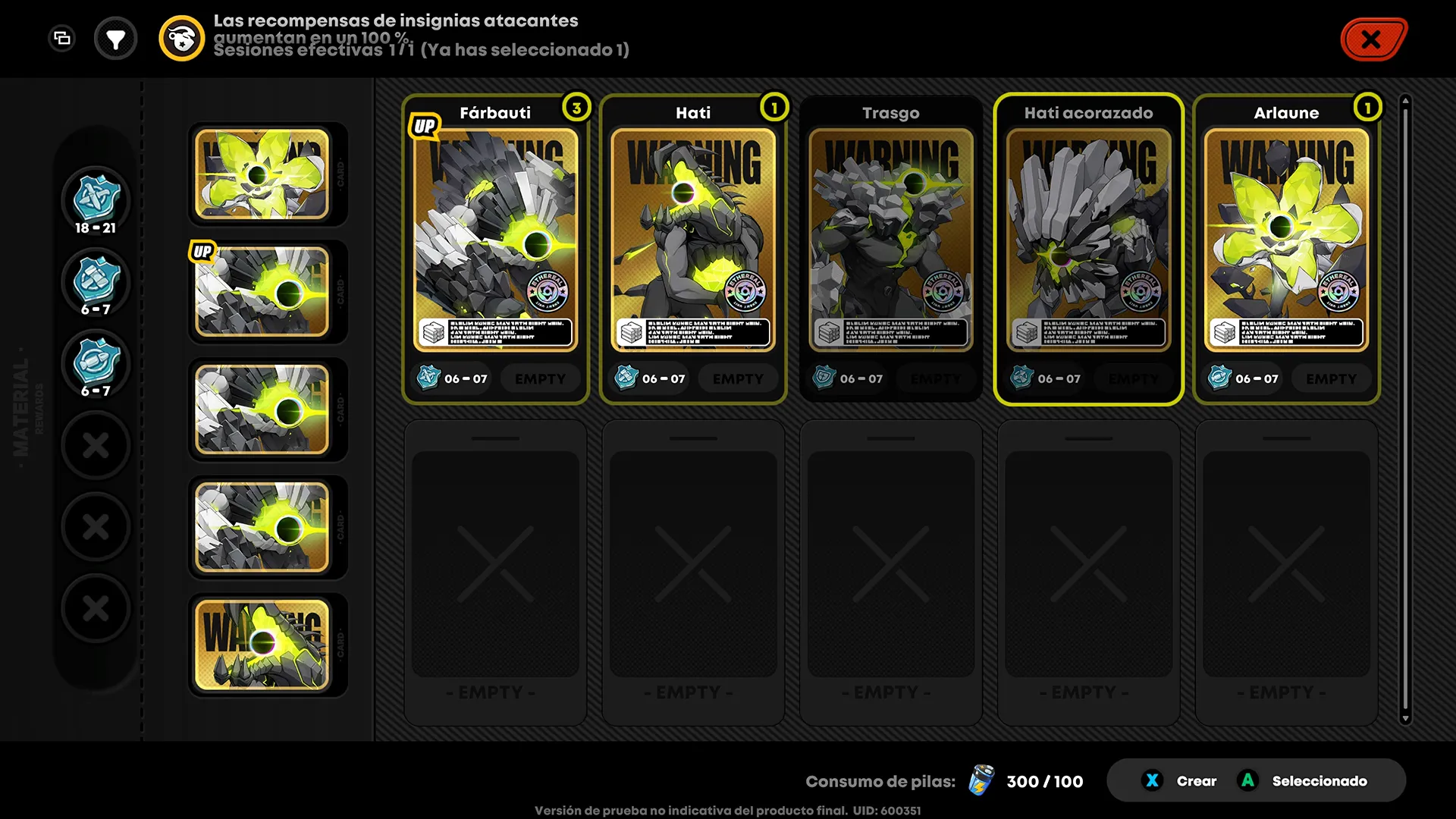This screenshot has width=1456, height=819.
Task: Click the battery consumption icon
Action: pos(981,780)
